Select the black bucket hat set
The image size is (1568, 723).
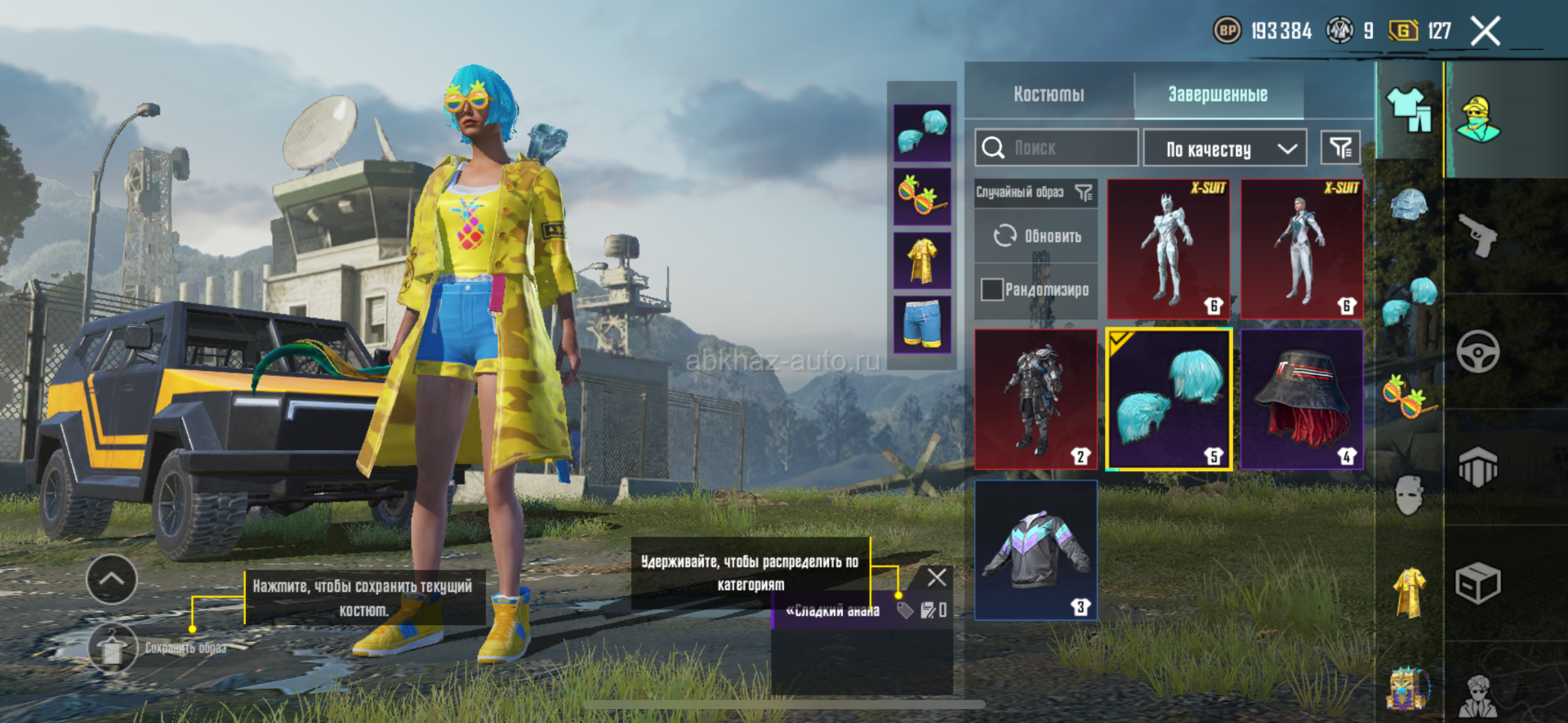pos(1302,399)
